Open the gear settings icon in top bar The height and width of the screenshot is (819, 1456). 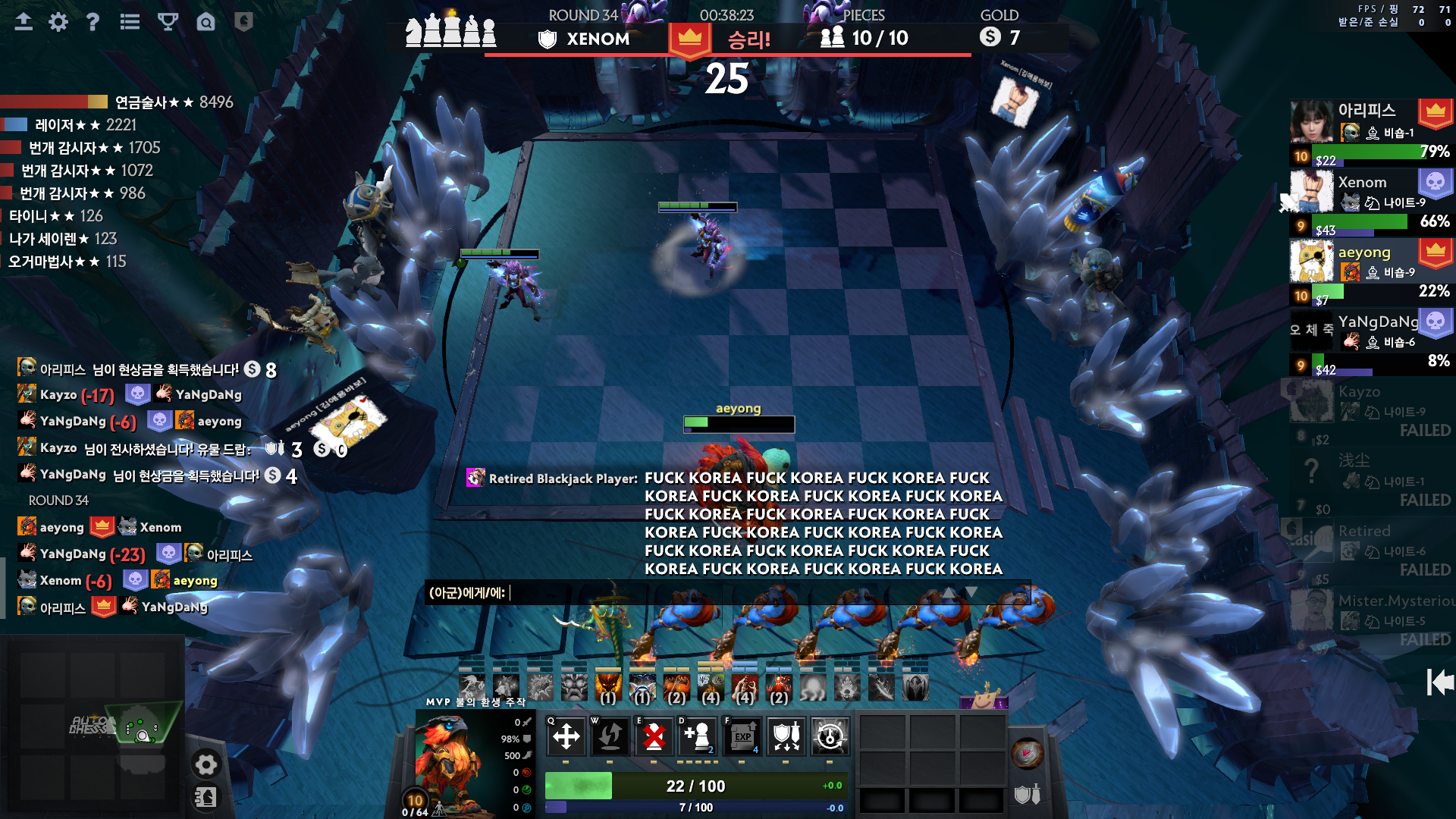pyautogui.click(x=58, y=22)
